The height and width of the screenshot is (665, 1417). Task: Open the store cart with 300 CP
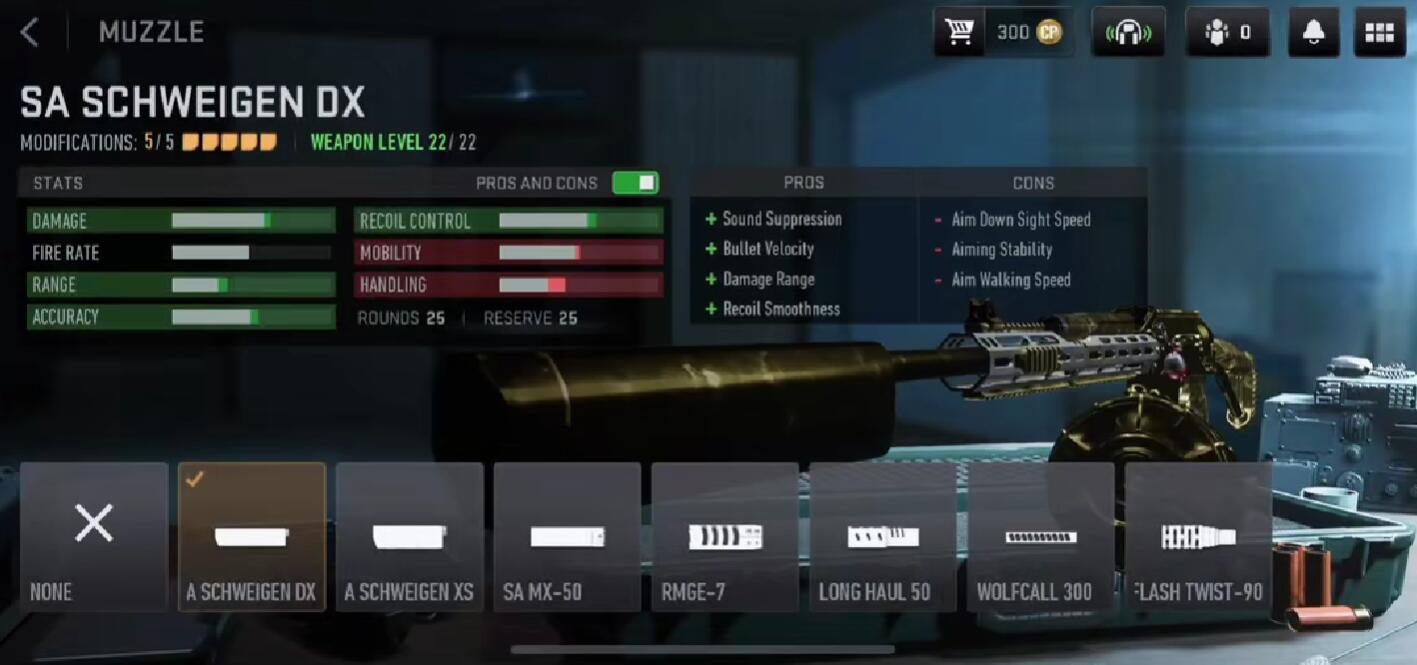click(x=1003, y=32)
